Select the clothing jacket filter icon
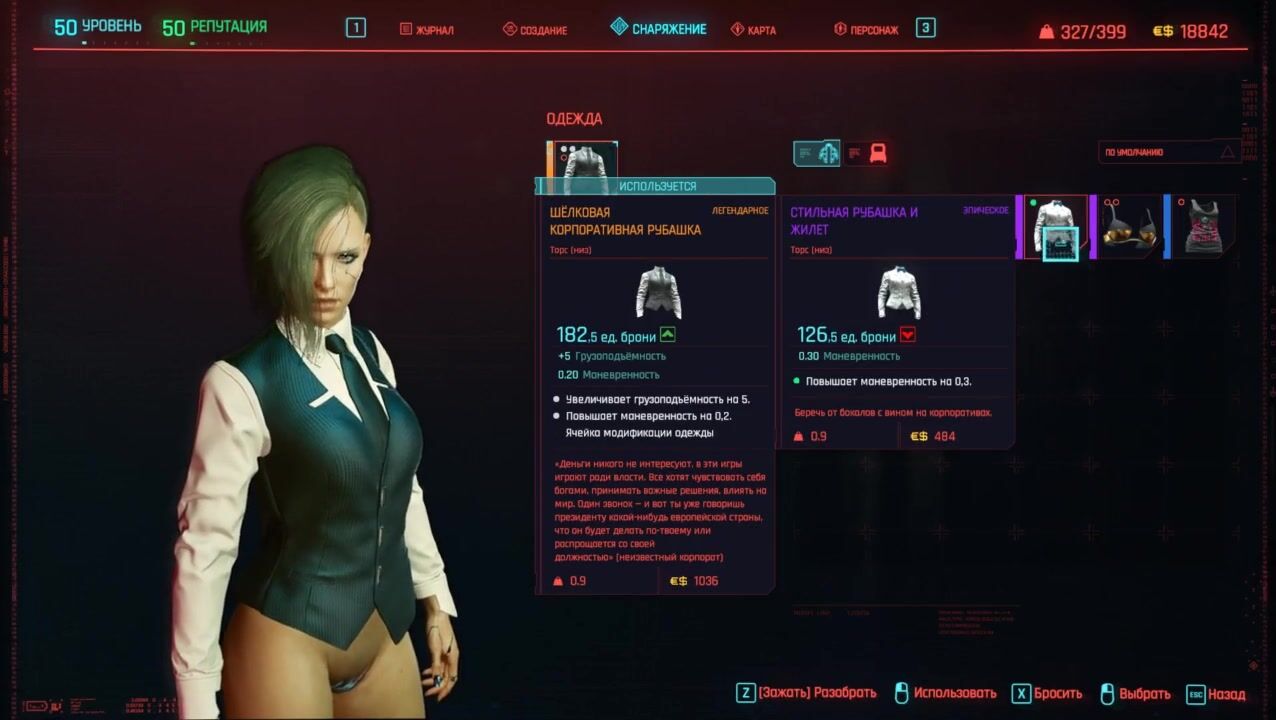The width and height of the screenshot is (1276, 720). coord(817,153)
